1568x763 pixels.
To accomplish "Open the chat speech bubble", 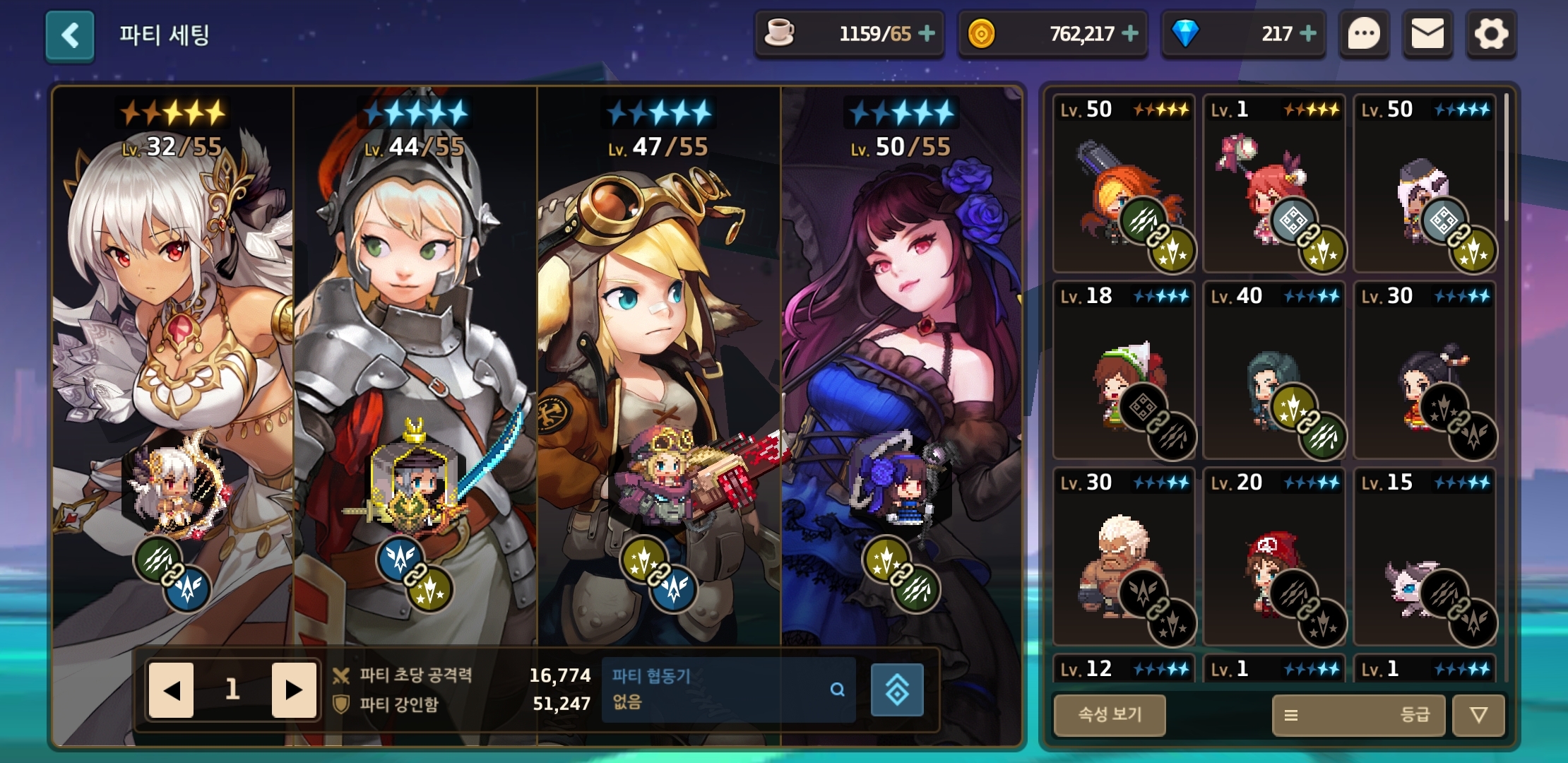I will [x=1364, y=34].
